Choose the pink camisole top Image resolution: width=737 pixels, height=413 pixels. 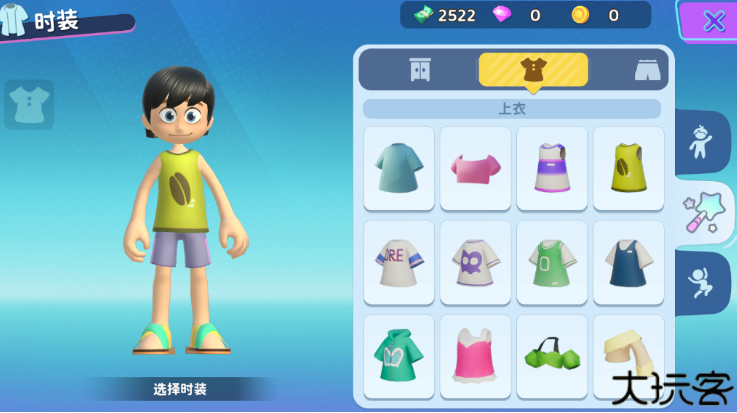(475, 355)
